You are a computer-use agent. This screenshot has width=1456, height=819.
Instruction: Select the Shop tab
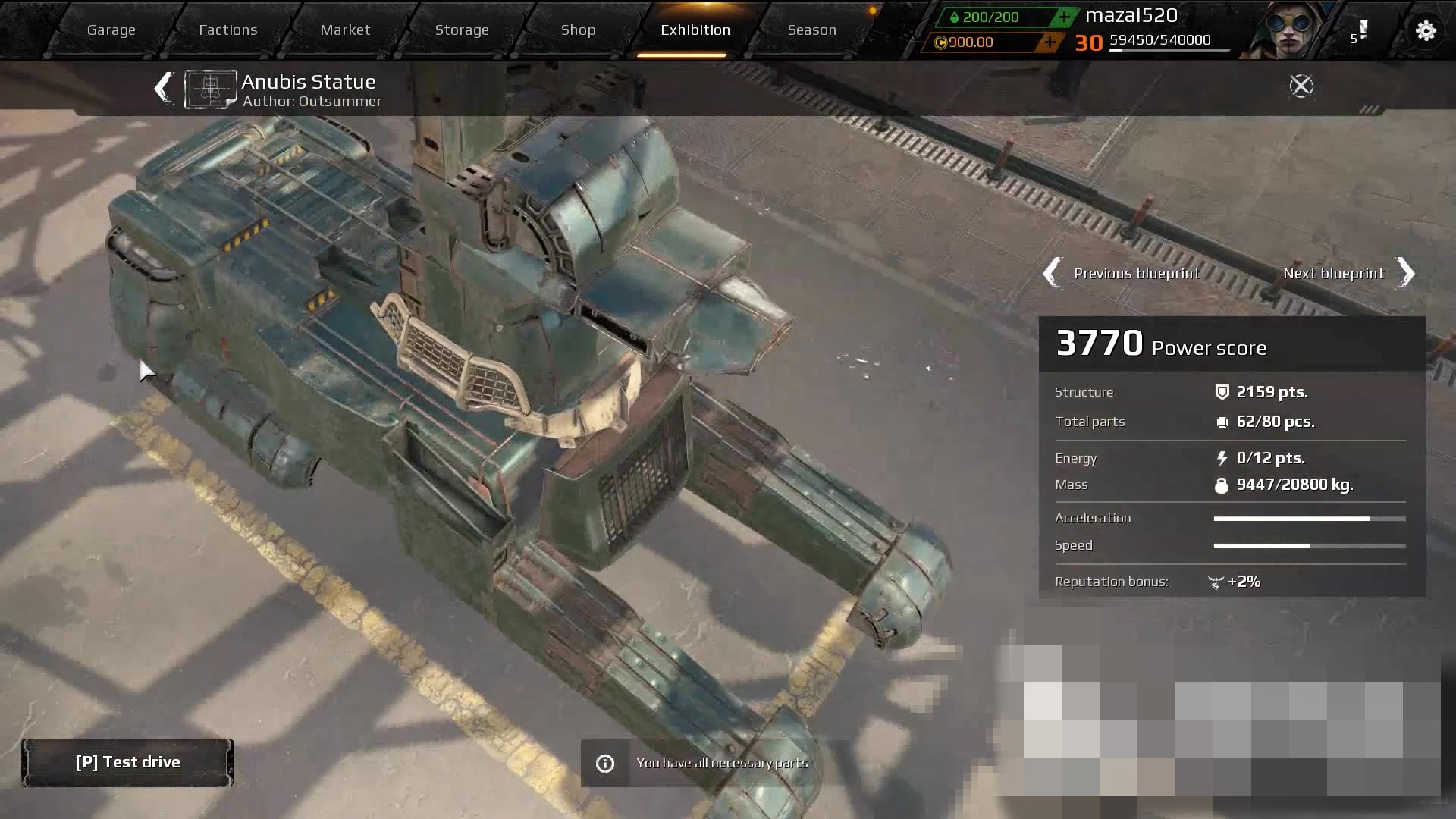click(x=578, y=30)
